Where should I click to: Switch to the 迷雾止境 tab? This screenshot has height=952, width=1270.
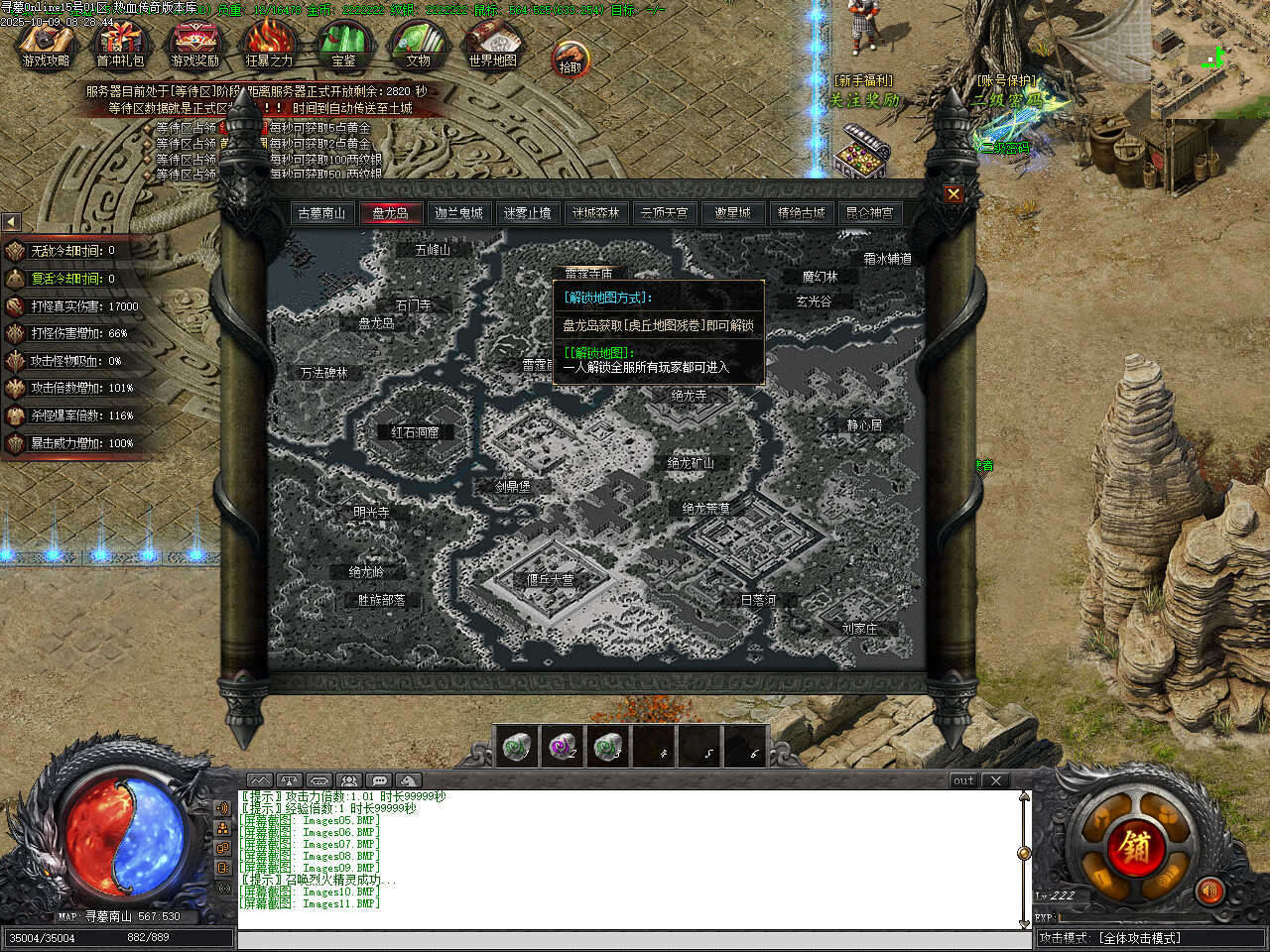527,213
